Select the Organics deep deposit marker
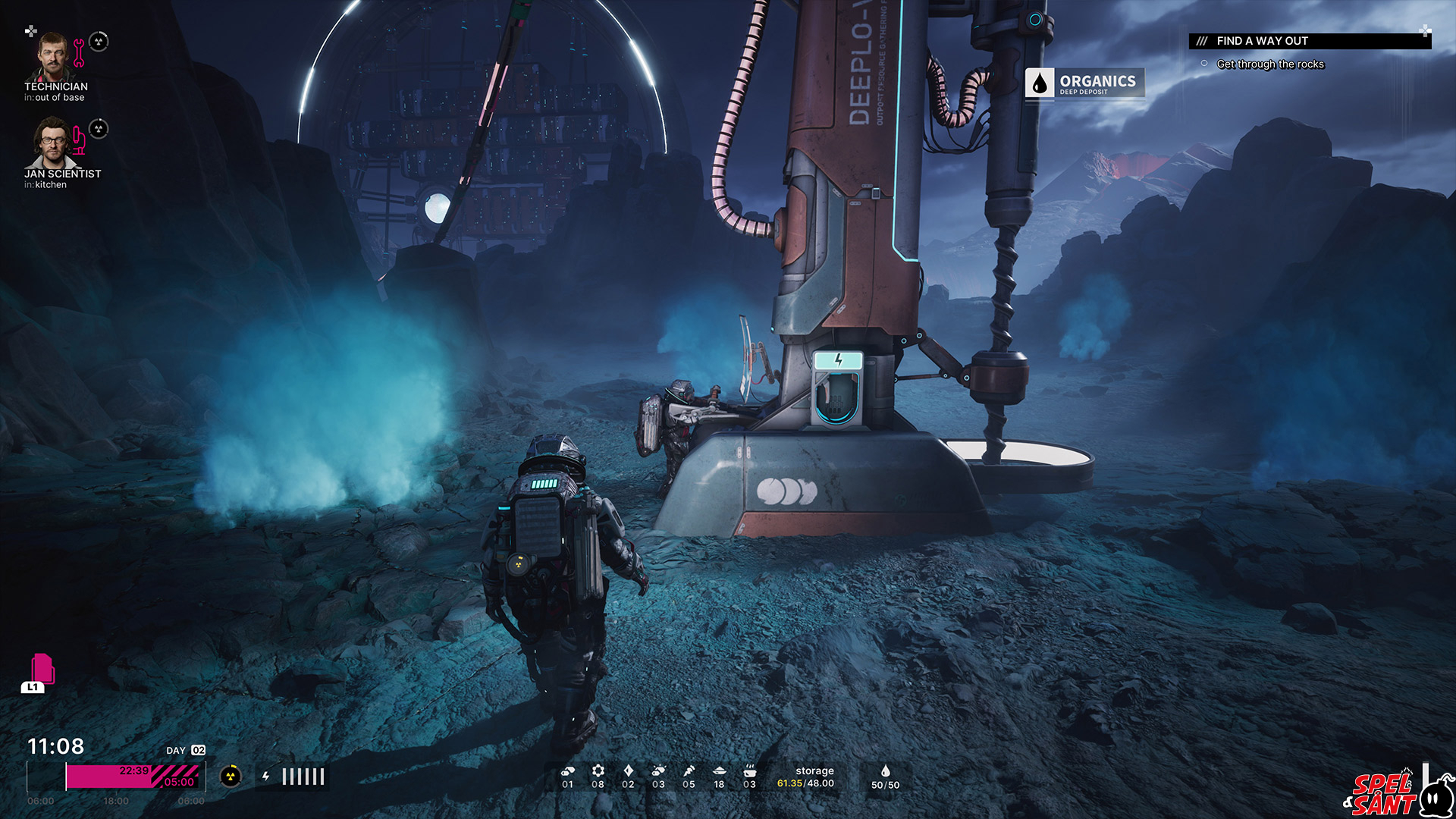The width and height of the screenshot is (1456, 819). tap(1084, 83)
